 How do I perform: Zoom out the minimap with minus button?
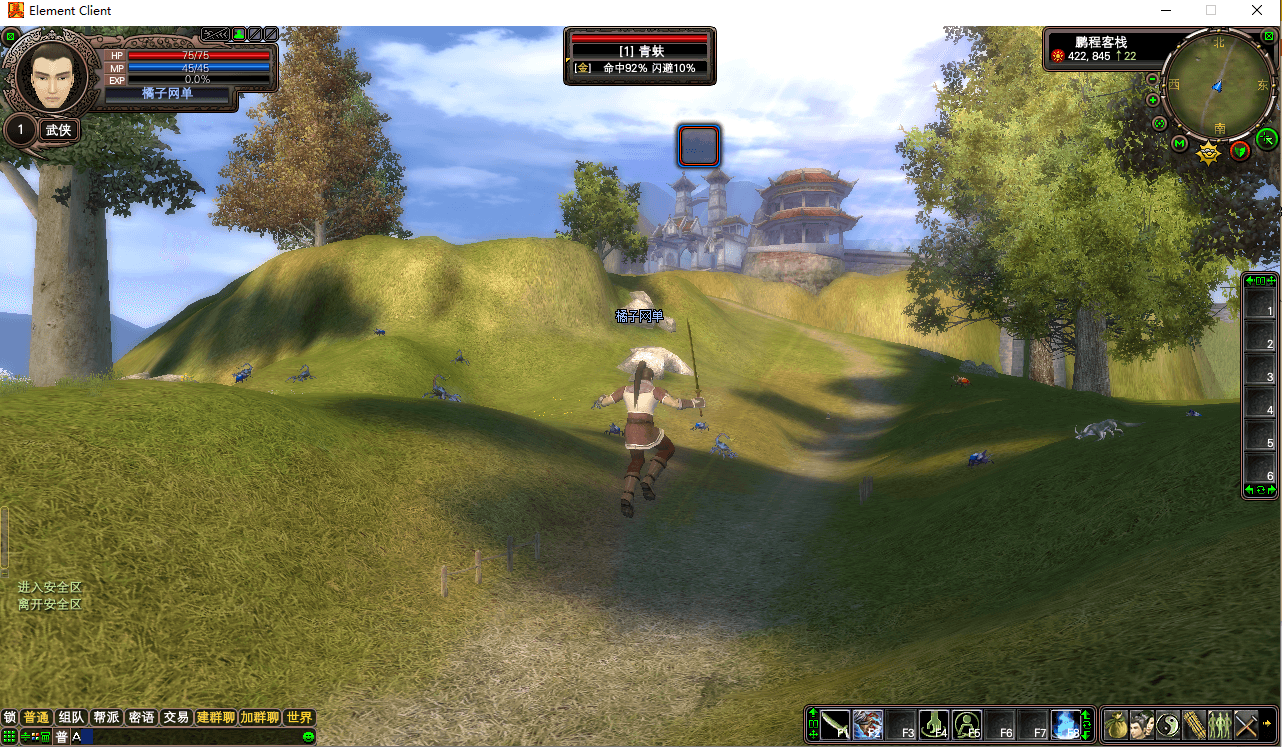[1152, 80]
